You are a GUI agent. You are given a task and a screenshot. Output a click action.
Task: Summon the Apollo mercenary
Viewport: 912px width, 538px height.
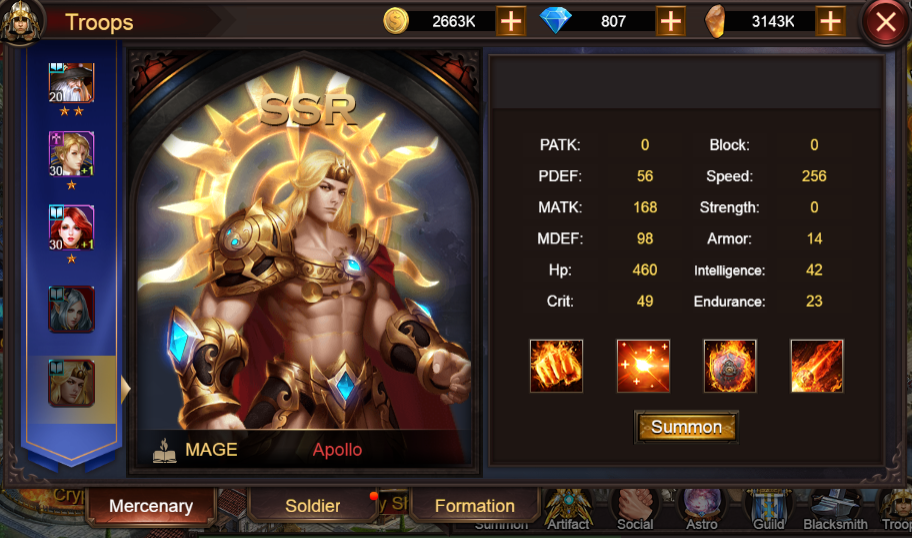point(686,427)
